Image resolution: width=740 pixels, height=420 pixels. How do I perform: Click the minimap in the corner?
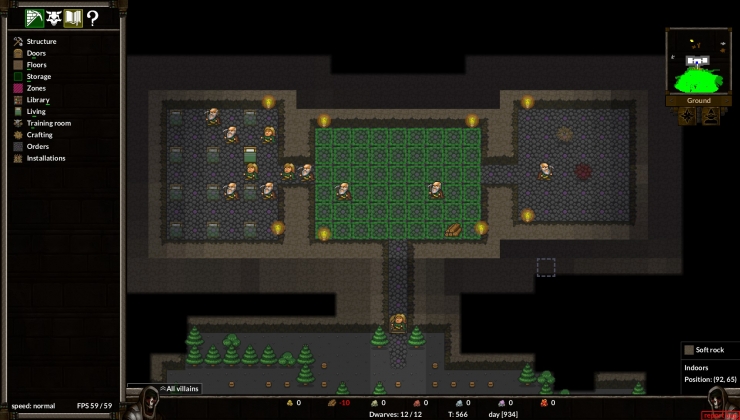tap(699, 61)
